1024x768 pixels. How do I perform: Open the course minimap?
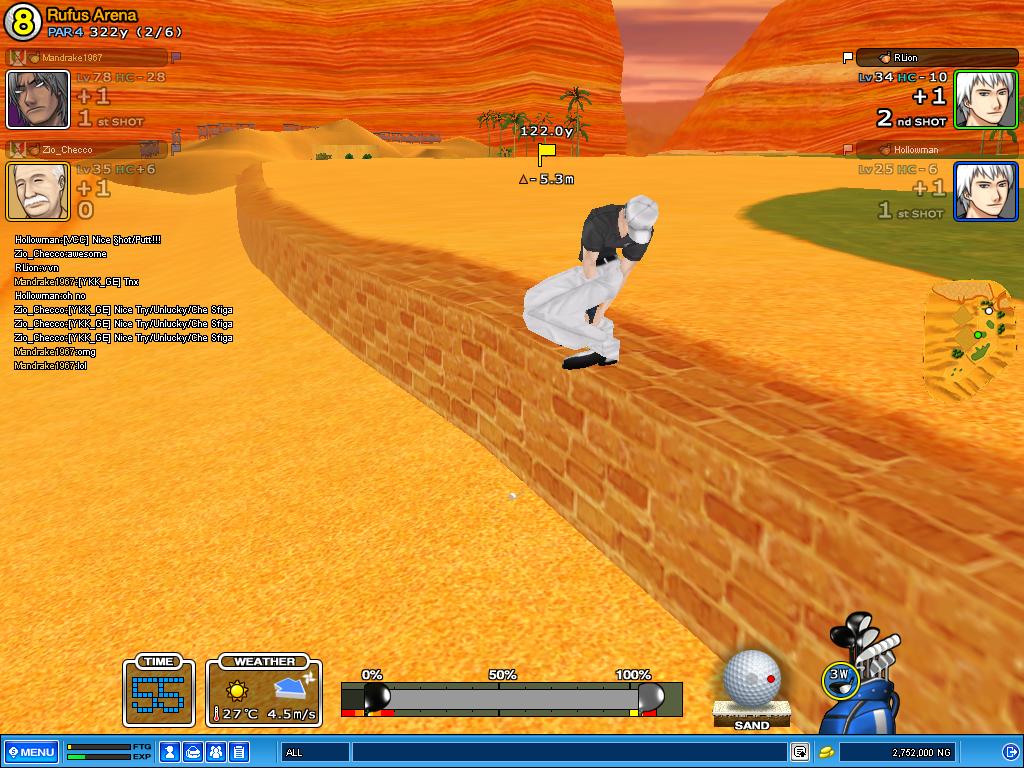tap(970, 340)
